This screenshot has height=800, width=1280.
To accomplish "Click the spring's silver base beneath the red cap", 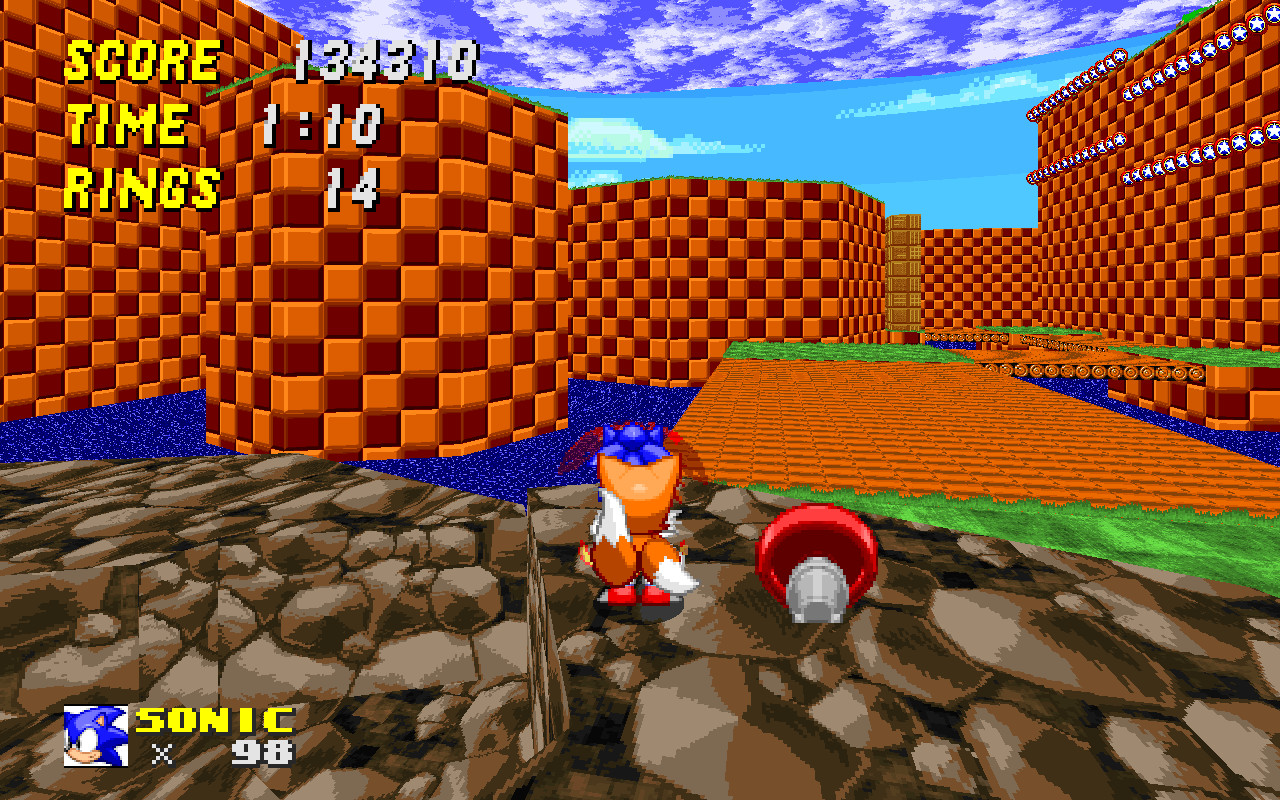I will [x=815, y=592].
